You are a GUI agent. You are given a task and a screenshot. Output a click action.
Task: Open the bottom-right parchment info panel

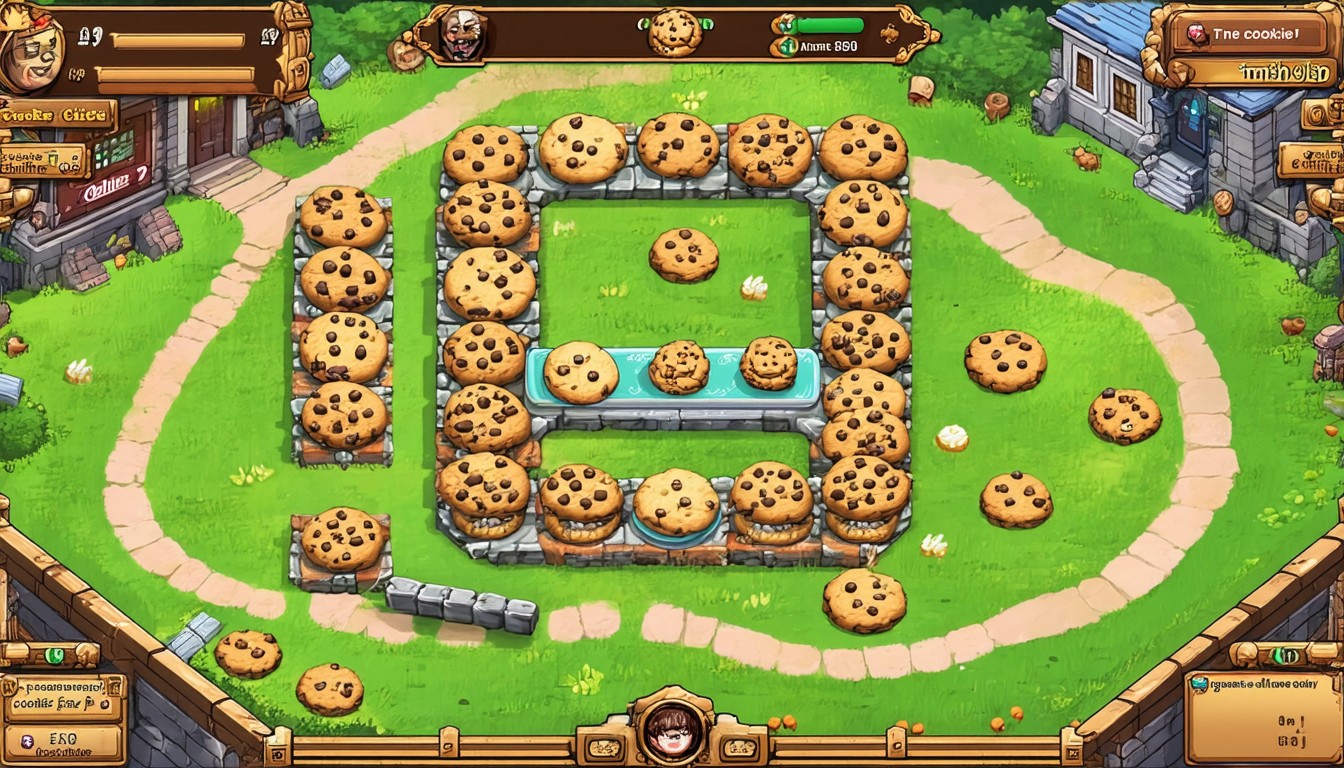coord(1263,716)
